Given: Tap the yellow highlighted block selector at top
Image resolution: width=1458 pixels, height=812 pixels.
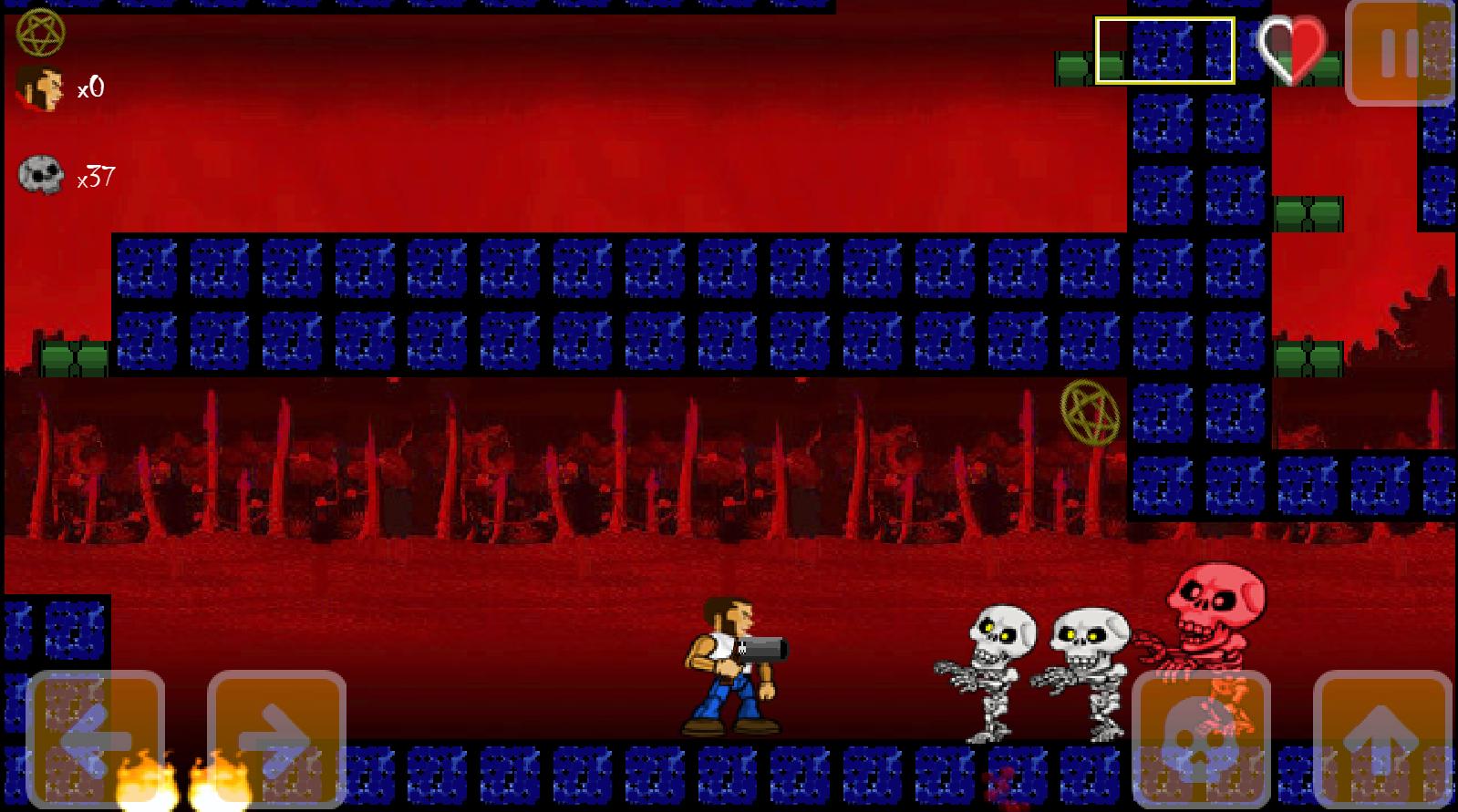Looking at the screenshot, I should point(1165,50).
